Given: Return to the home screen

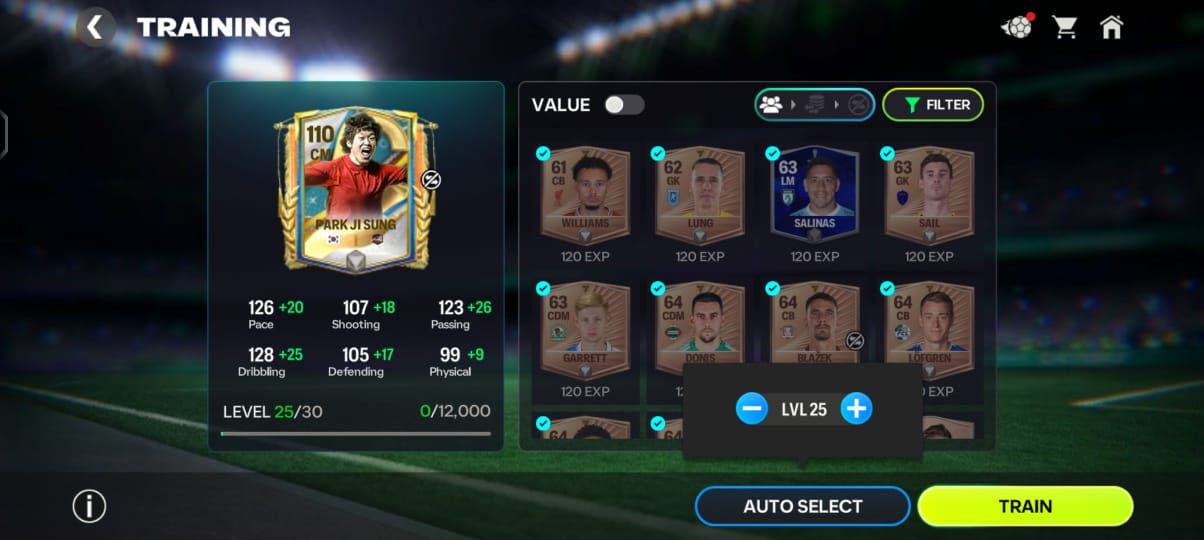Looking at the screenshot, I should (1111, 27).
